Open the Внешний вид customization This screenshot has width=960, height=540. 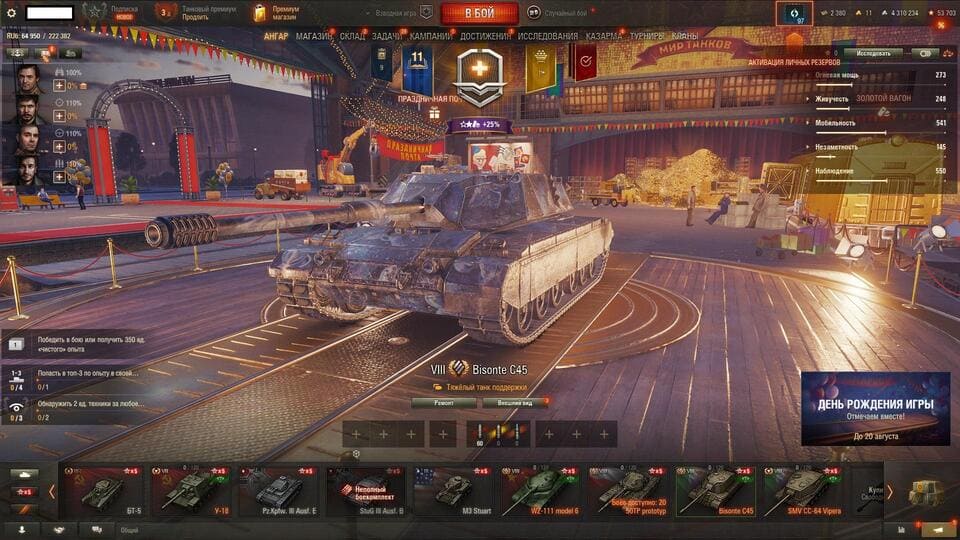click(515, 403)
